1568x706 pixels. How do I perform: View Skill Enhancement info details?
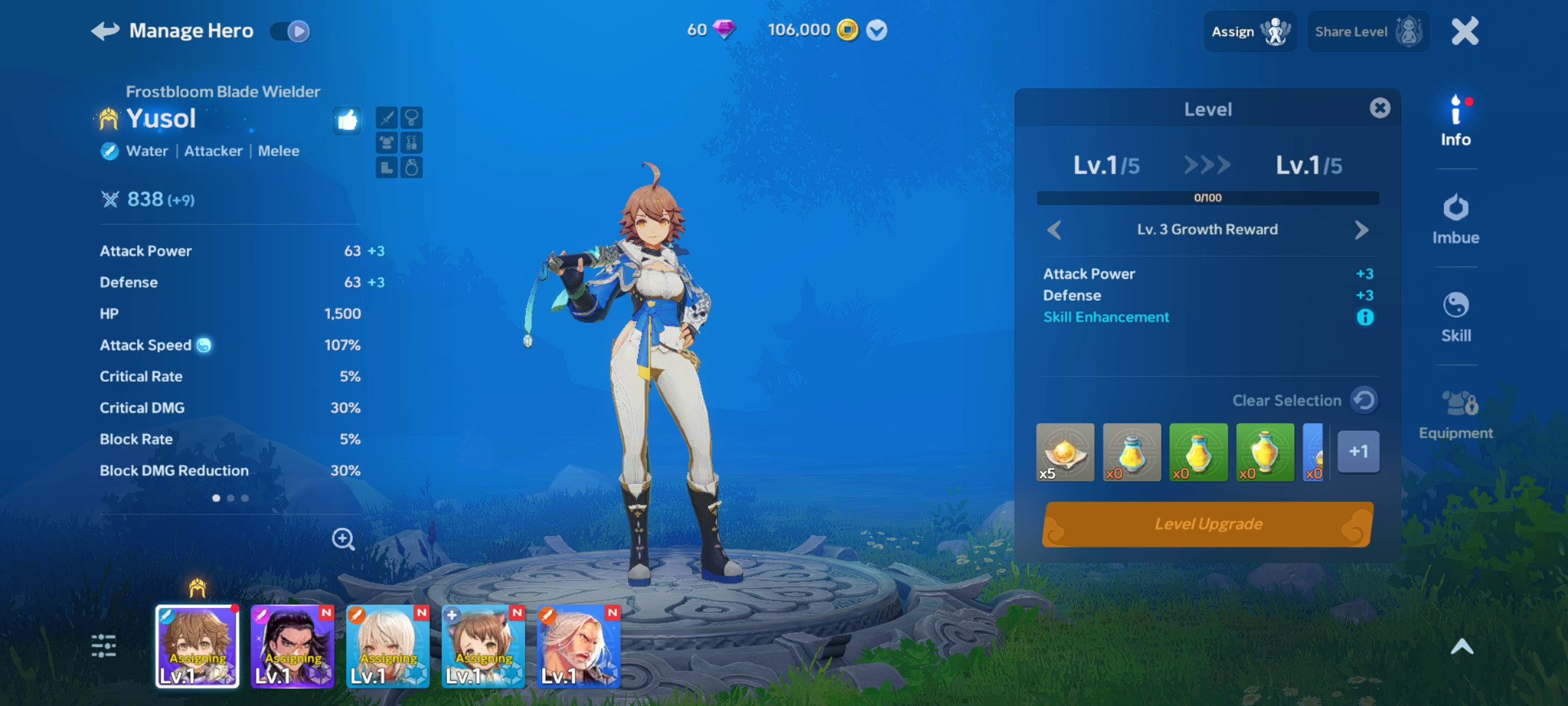click(1365, 318)
